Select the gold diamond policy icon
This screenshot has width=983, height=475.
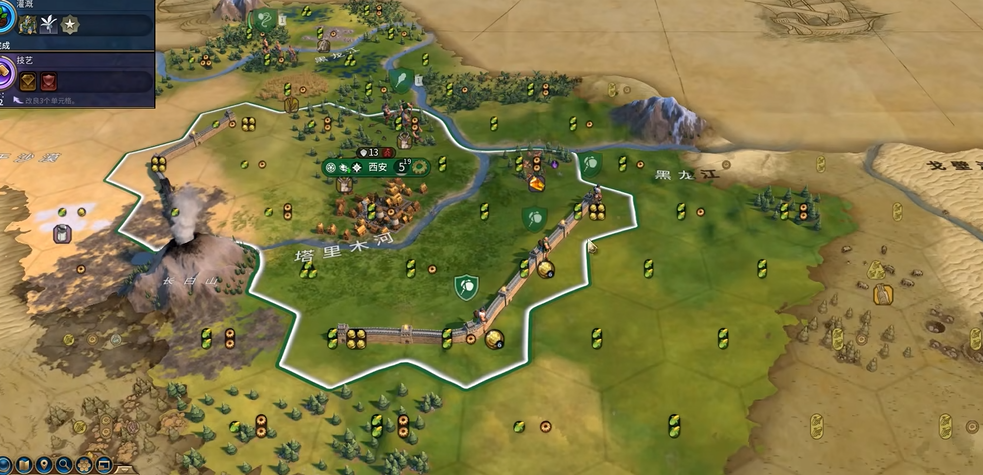(x=27, y=80)
